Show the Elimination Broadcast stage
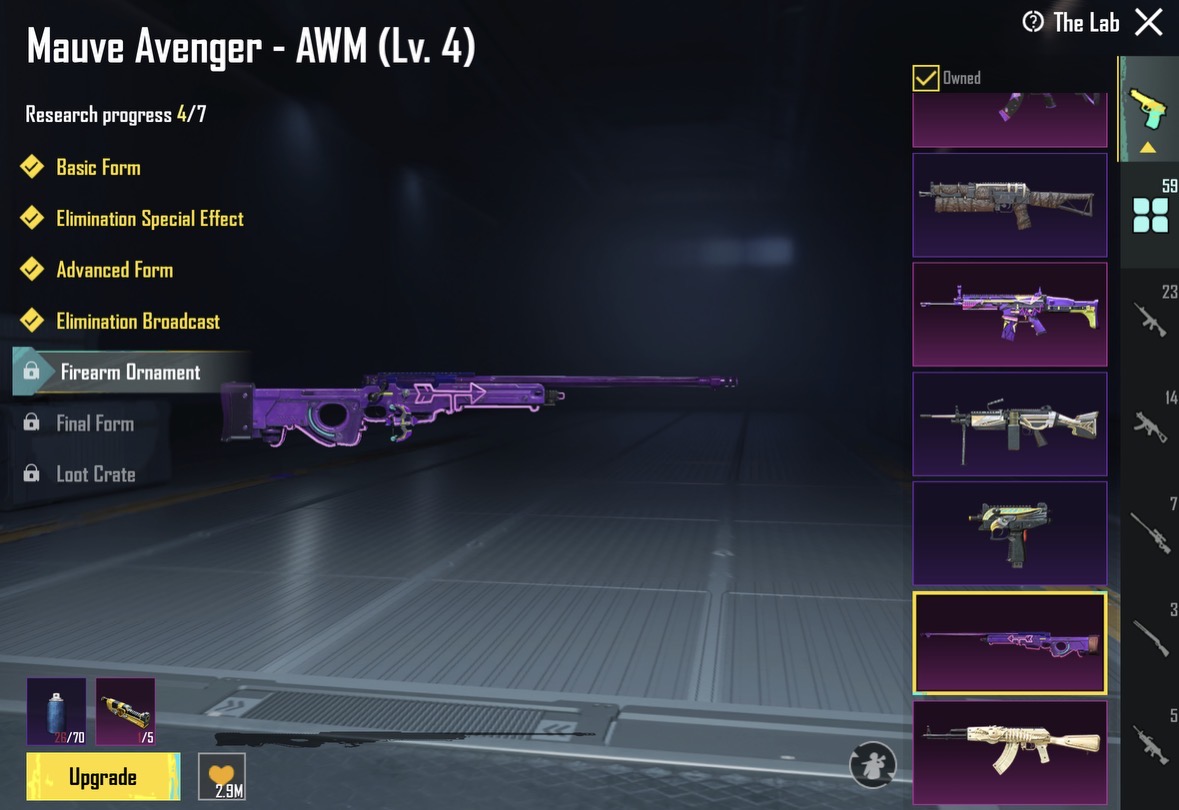 coord(138,321)
